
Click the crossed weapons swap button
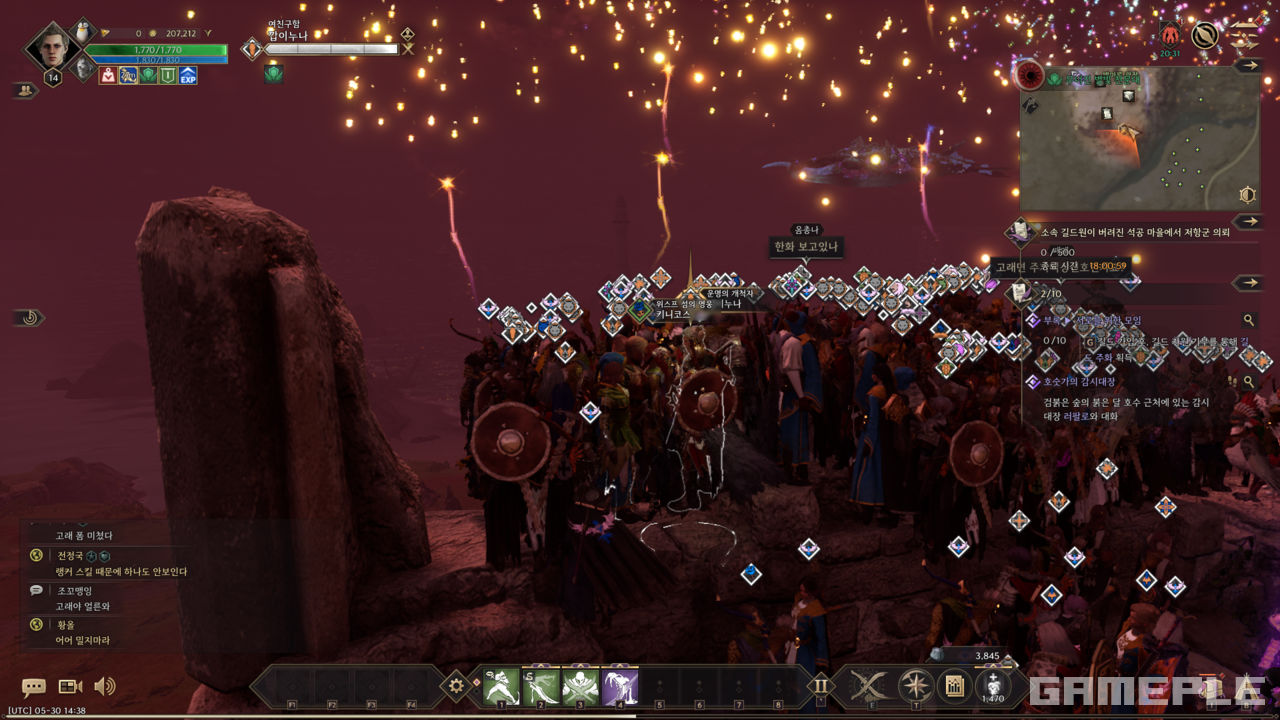pyautogui.click(x=869, y=686)
